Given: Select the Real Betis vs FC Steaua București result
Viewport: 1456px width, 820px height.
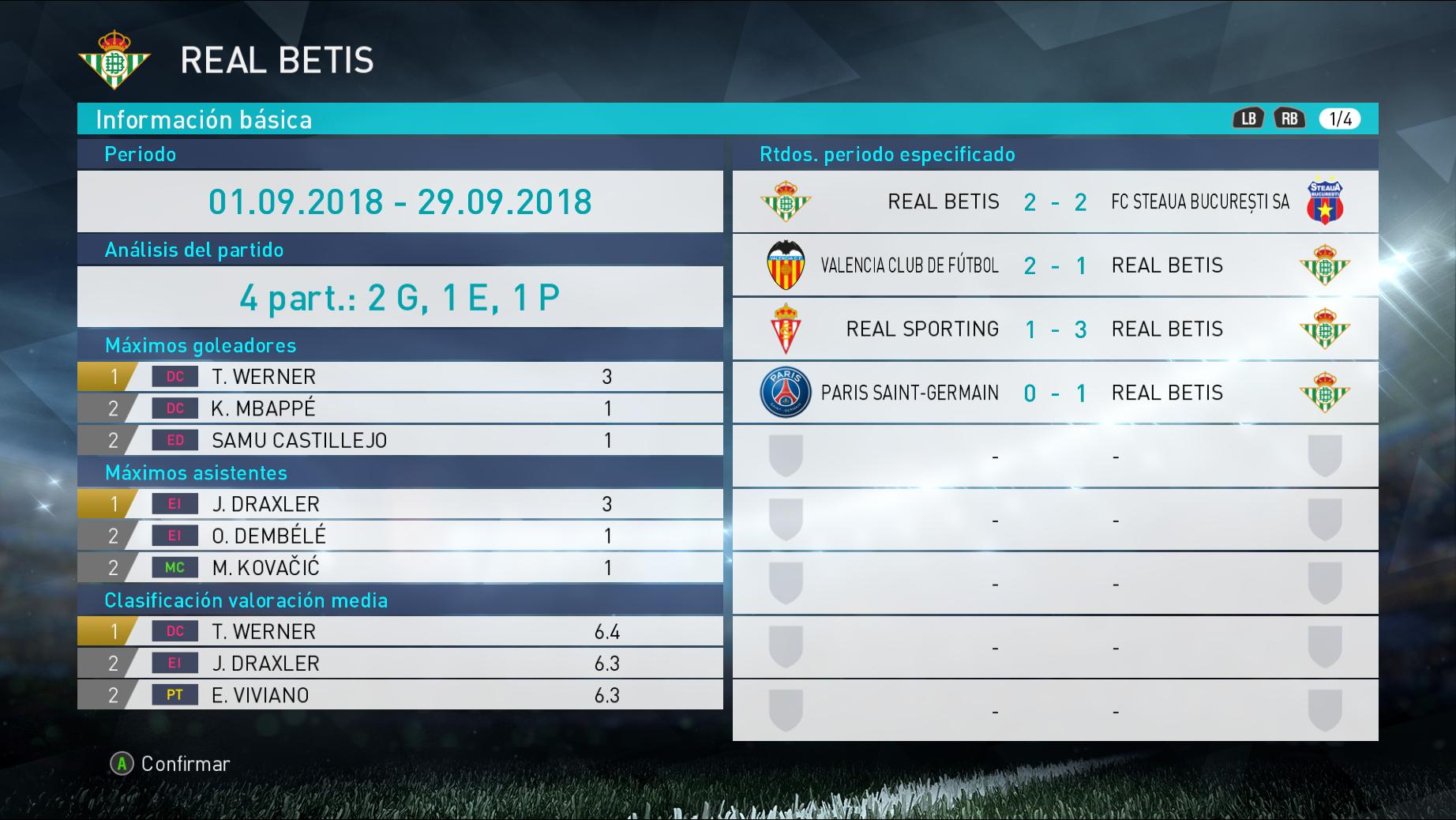Looking at the screenshot, I should tap(1055, 201).
